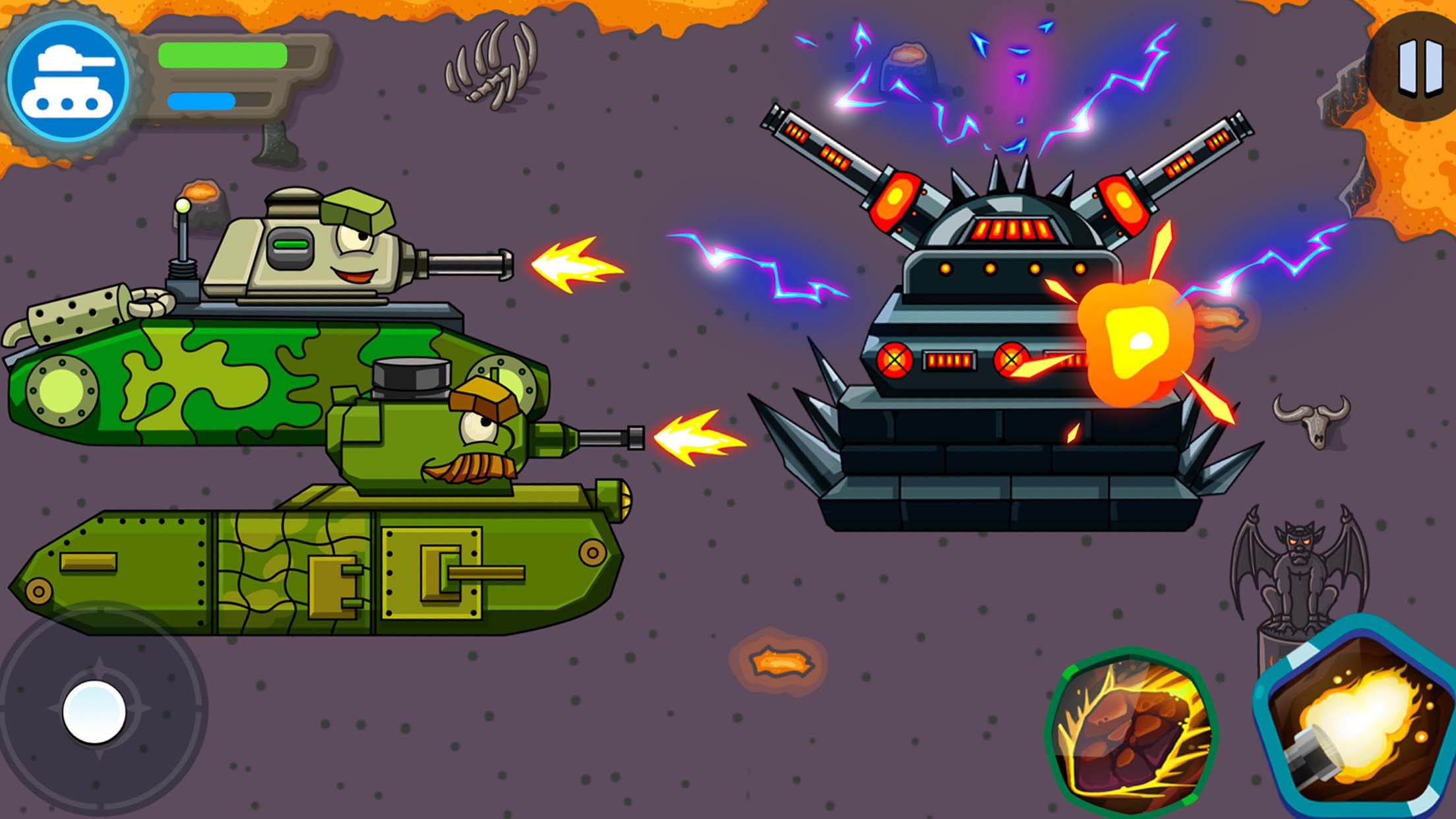The width and height of the screenshot is (1456, 819).
Task: Tap the blue tank emblem badge
Action: (69, 79)
